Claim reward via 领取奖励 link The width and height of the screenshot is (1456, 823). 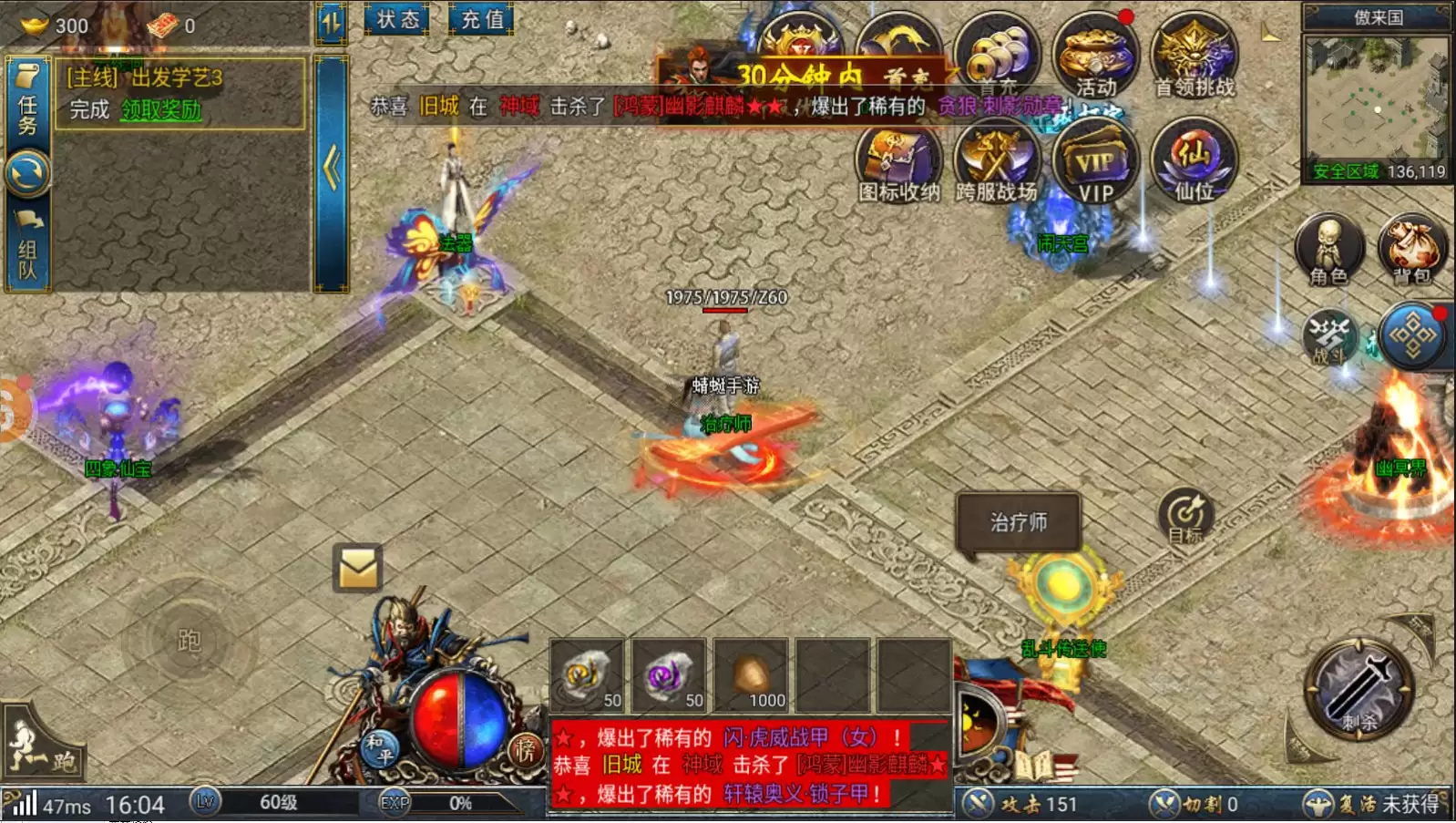(x=161, y=110)
